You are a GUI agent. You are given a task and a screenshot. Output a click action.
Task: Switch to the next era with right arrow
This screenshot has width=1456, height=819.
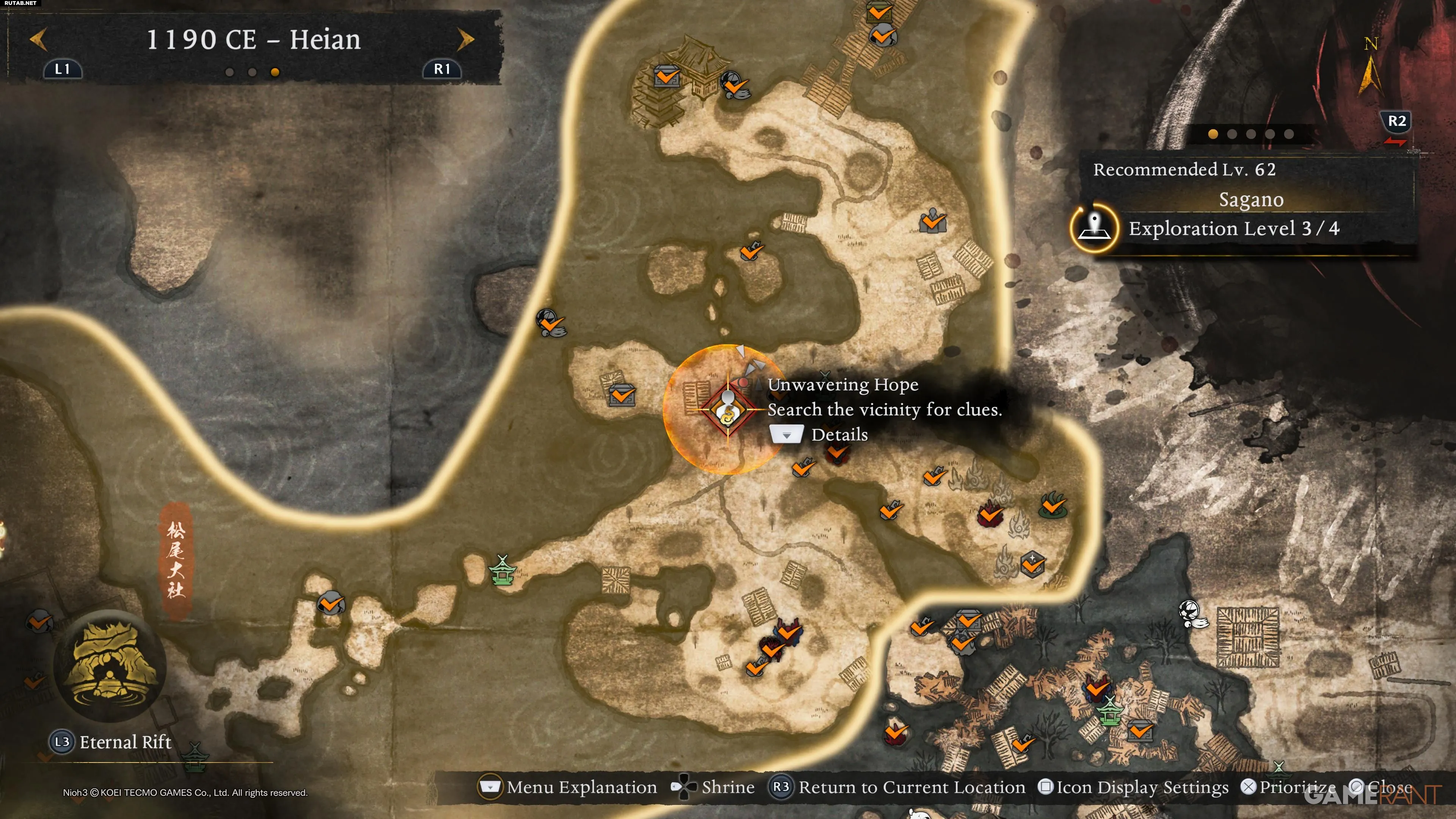[465, 39]
